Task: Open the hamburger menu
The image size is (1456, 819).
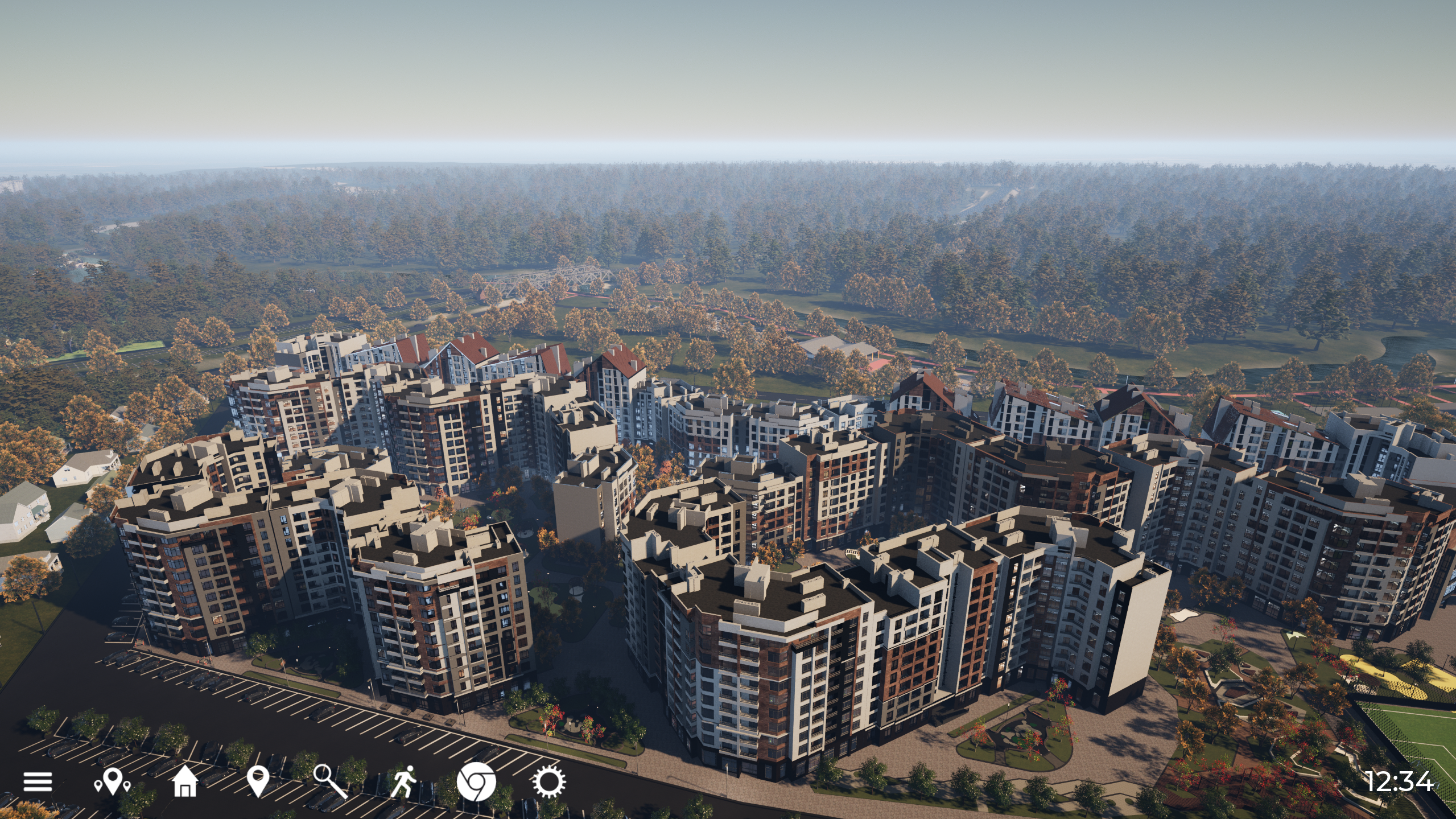Action: pyautogui.click(x=38, y=781)
